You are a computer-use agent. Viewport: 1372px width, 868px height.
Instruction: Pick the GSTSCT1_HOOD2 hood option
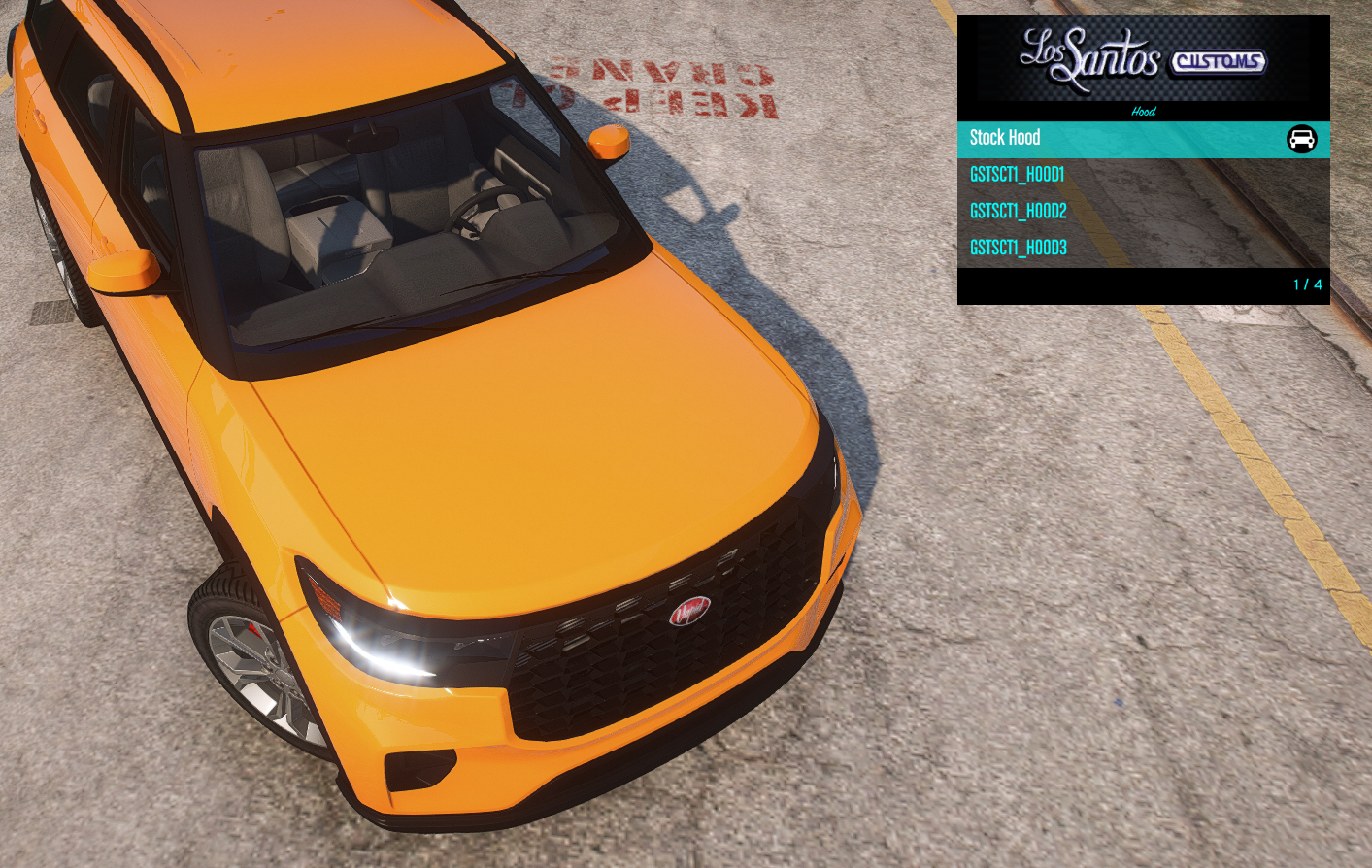(1019, 212)
